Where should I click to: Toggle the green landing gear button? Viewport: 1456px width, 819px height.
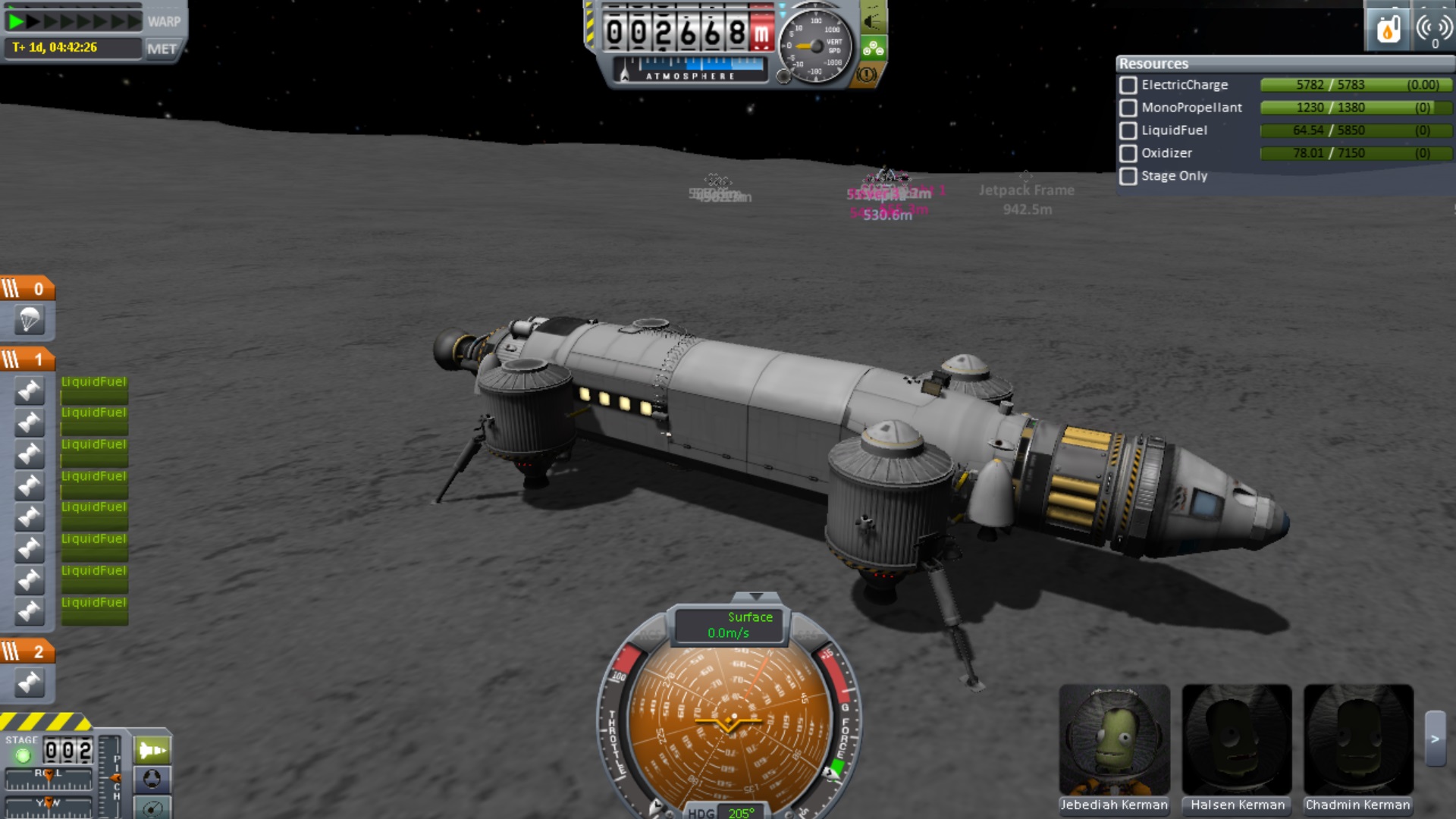click(873, 49)
